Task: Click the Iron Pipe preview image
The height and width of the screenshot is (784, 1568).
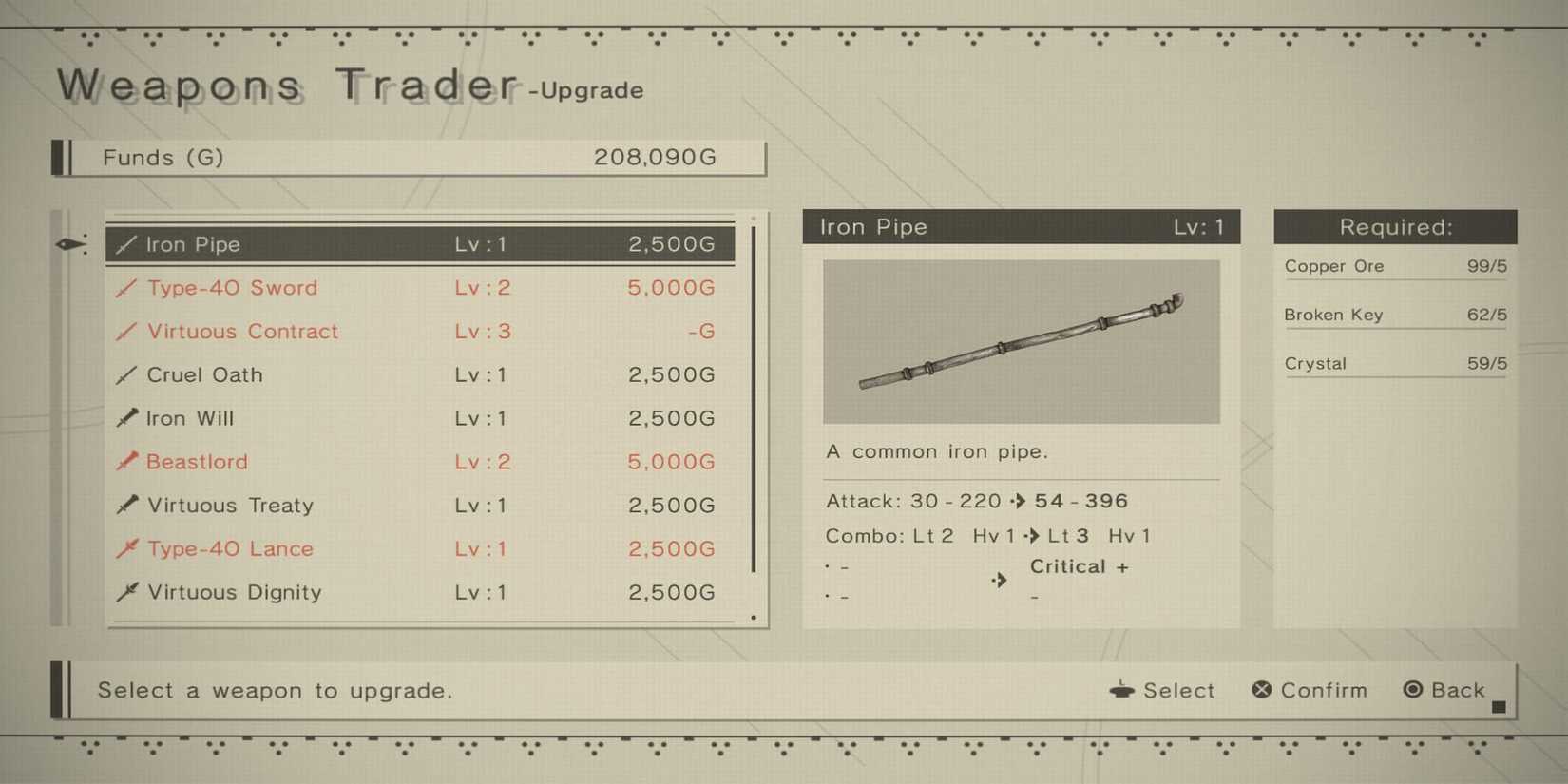Action: (1021, 342)
